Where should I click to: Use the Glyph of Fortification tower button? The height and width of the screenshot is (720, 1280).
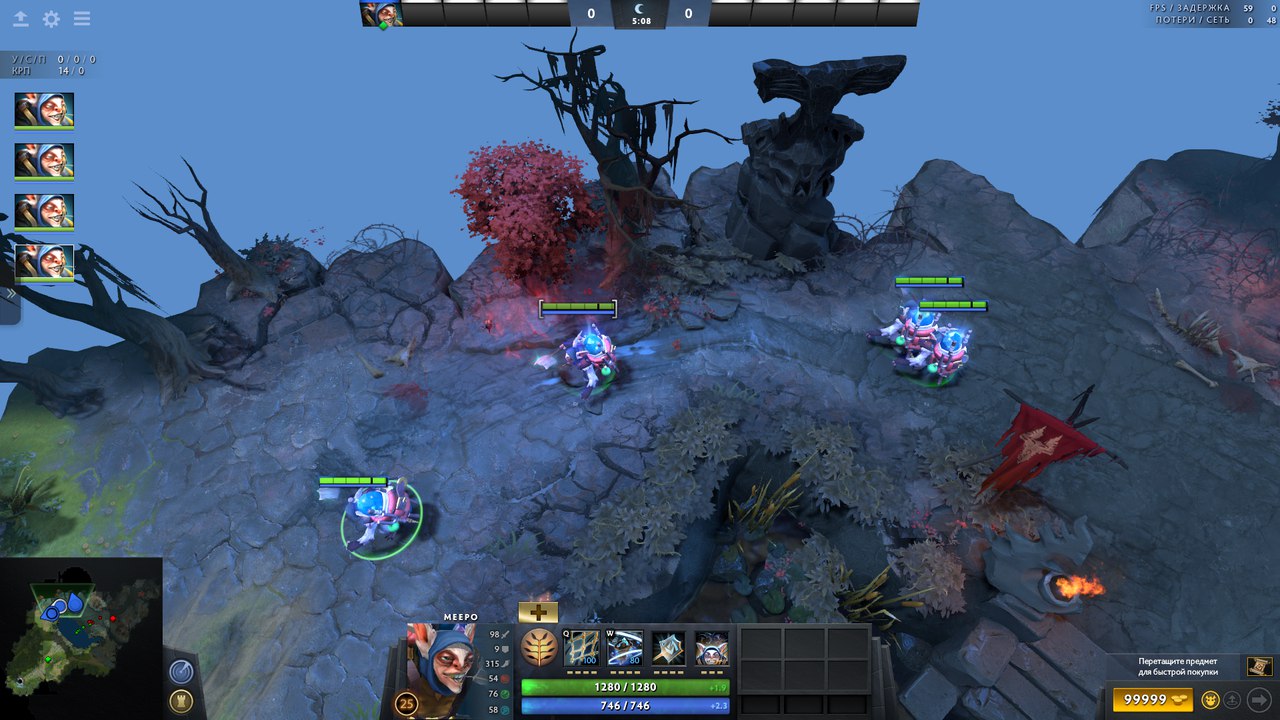pos(181,701)
